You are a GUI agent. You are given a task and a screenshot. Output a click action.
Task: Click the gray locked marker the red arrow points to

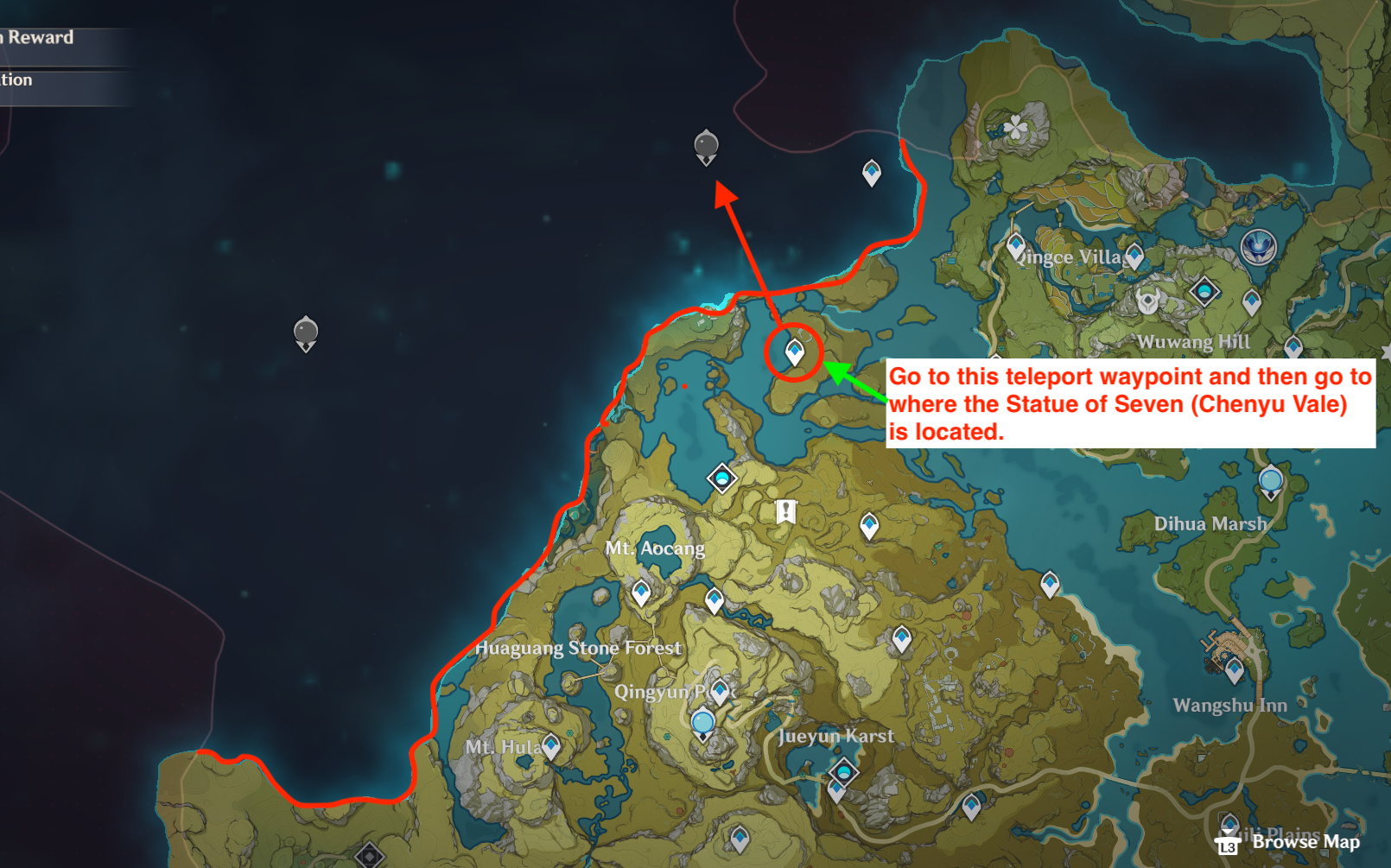point(706,146)
